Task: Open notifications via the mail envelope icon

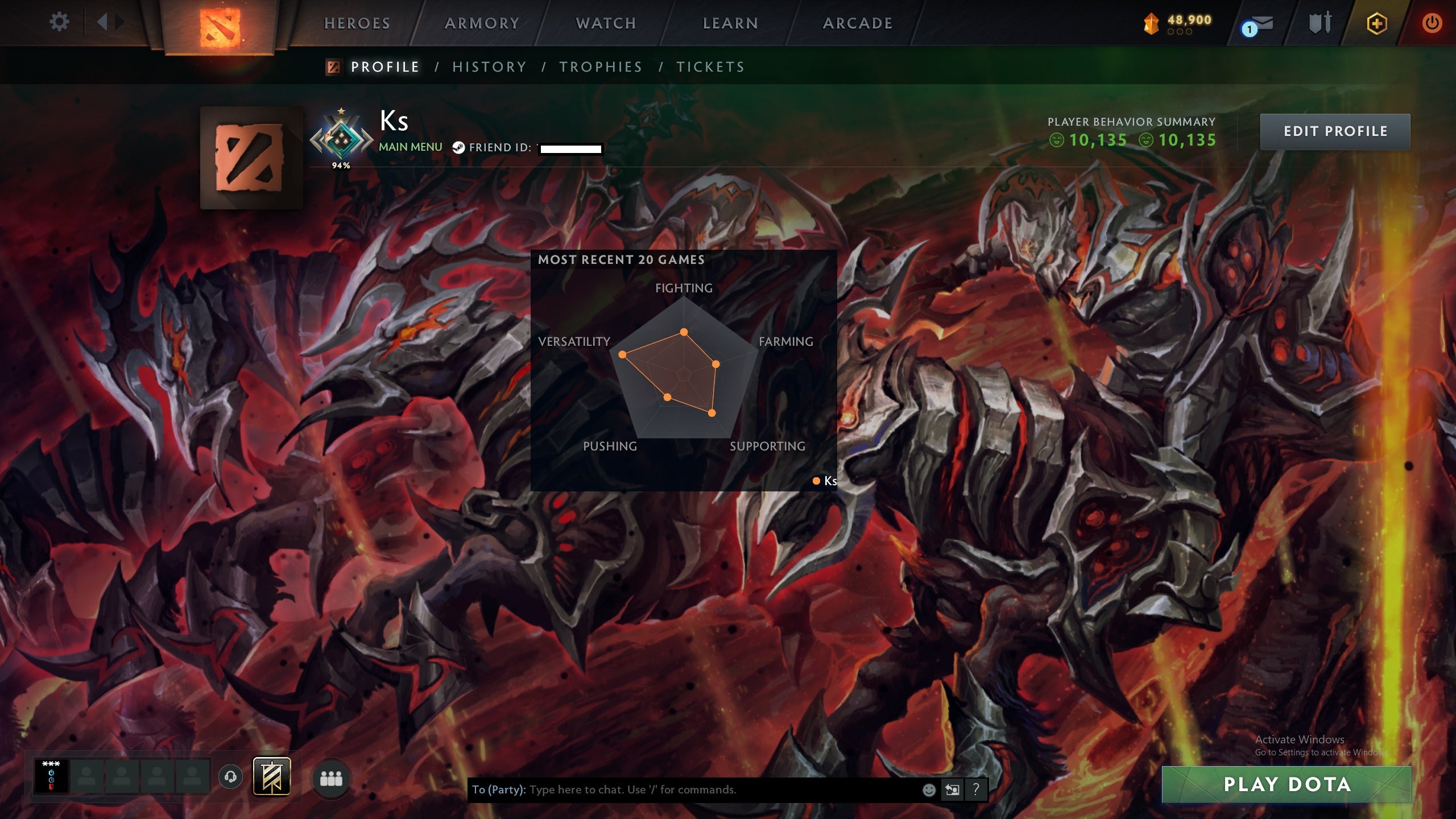Action: pos(1262,23)
